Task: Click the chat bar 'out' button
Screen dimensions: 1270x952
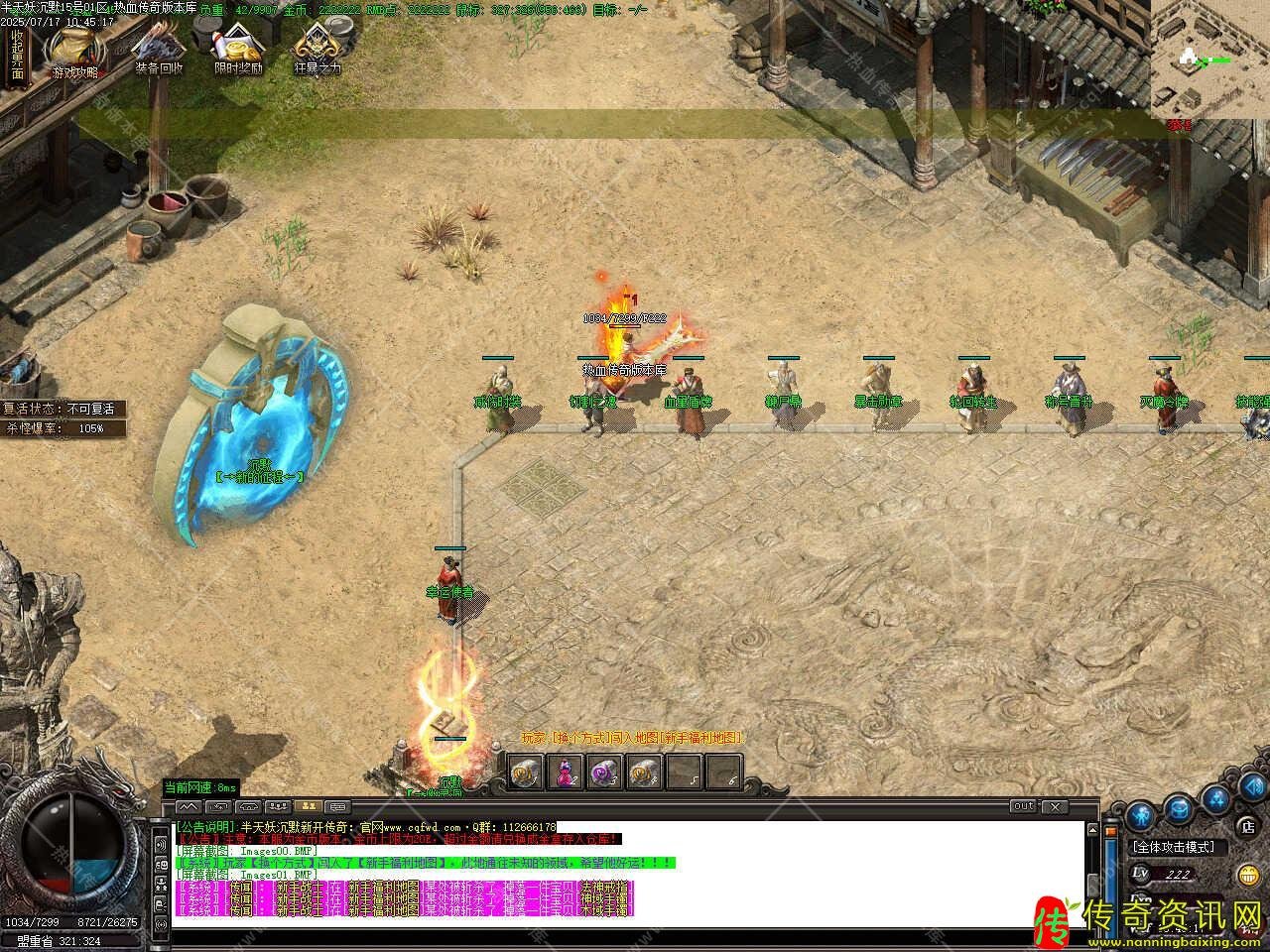Action: pos(1024,806)
